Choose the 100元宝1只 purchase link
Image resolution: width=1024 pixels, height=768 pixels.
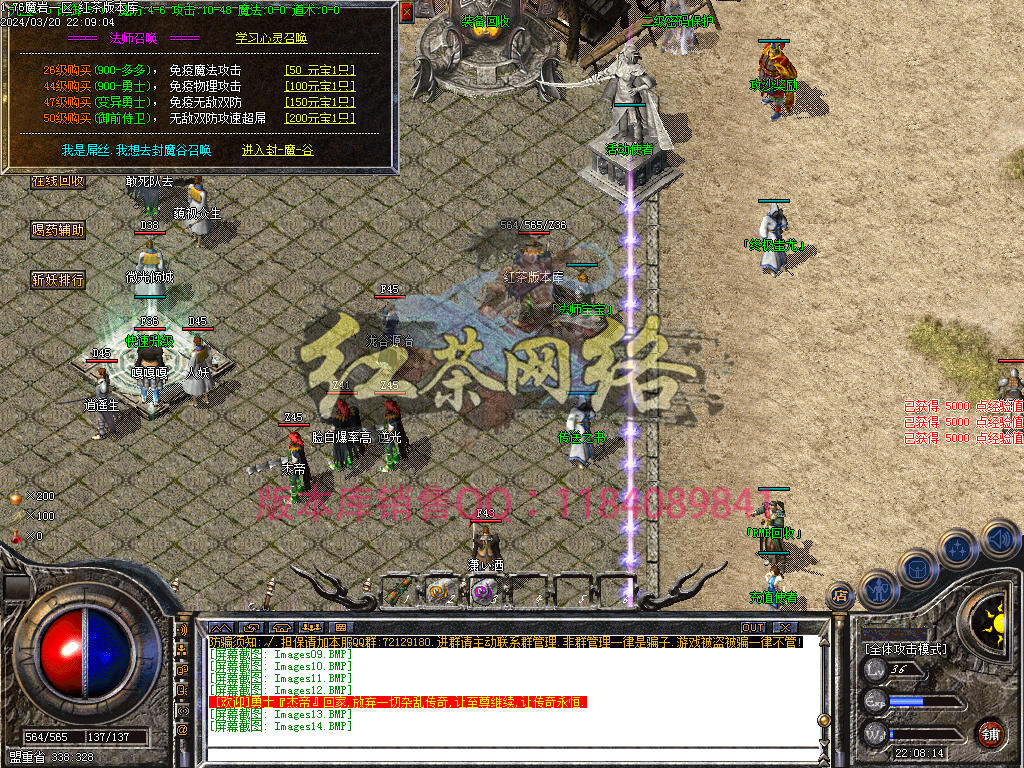coord(319,86)
